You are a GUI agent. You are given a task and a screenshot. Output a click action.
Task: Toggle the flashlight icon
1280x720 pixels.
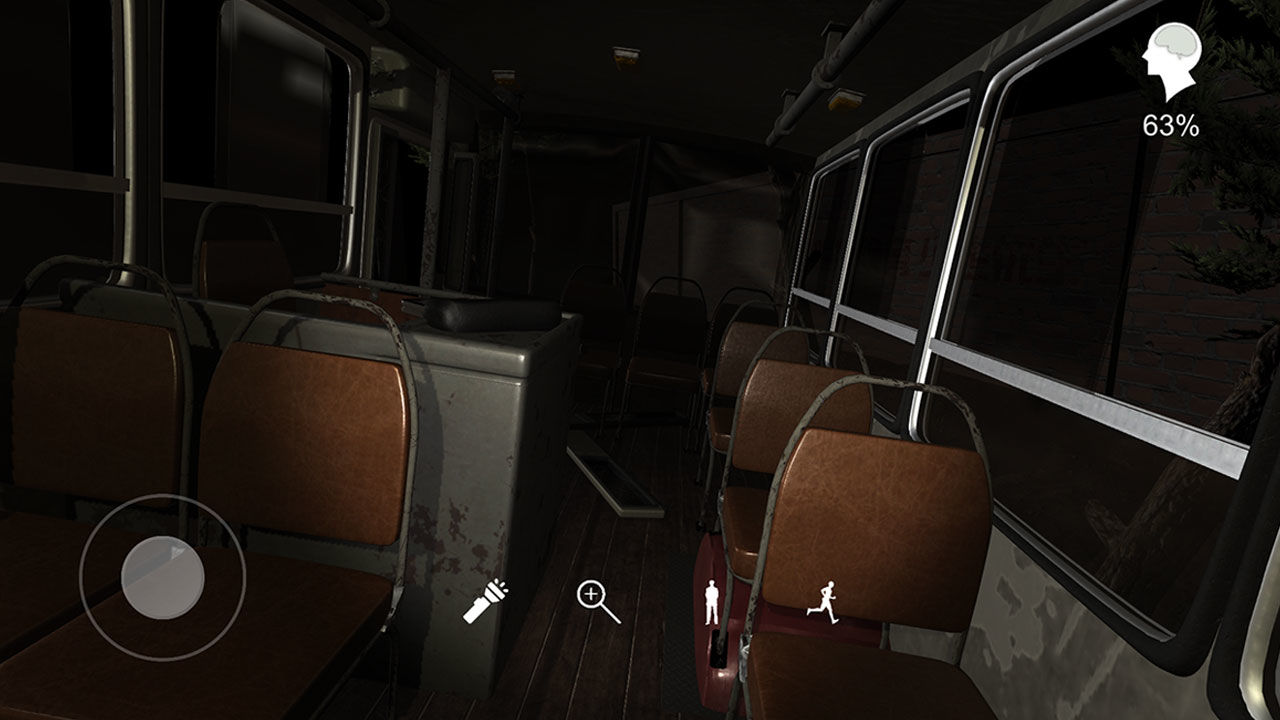486,602
